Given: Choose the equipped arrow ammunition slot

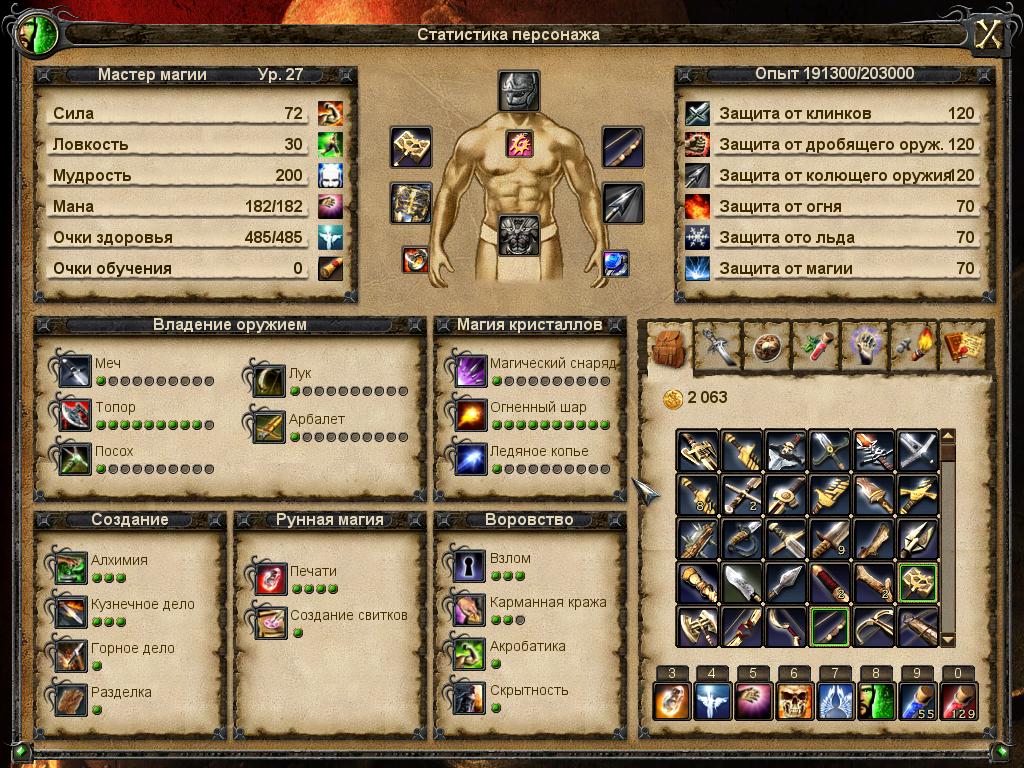Looking at the screenshot, I should click(x=622, y=204).
